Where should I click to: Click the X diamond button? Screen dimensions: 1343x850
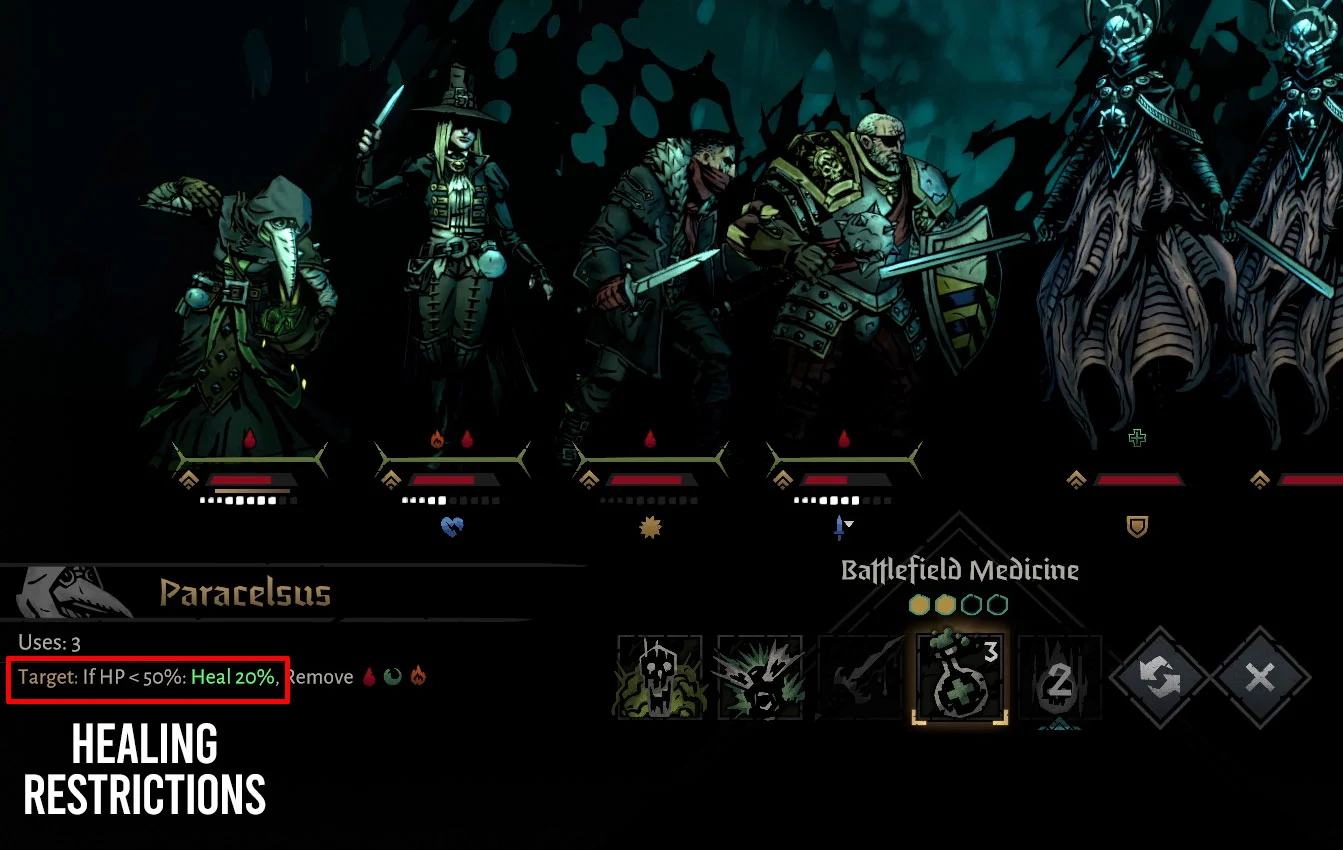click(1260, 677)
